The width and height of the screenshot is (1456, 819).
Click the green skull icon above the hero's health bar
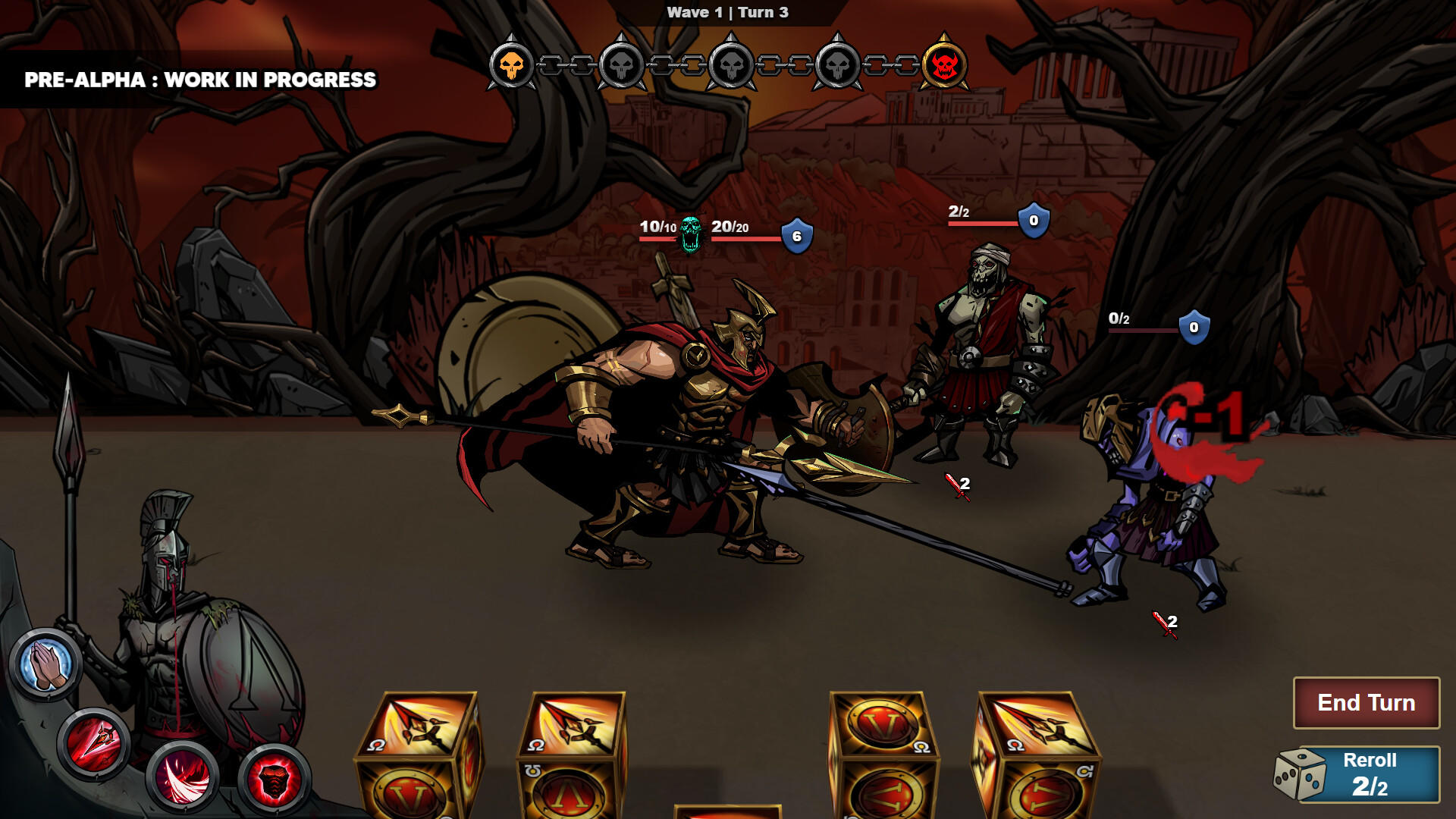[689, 235]
